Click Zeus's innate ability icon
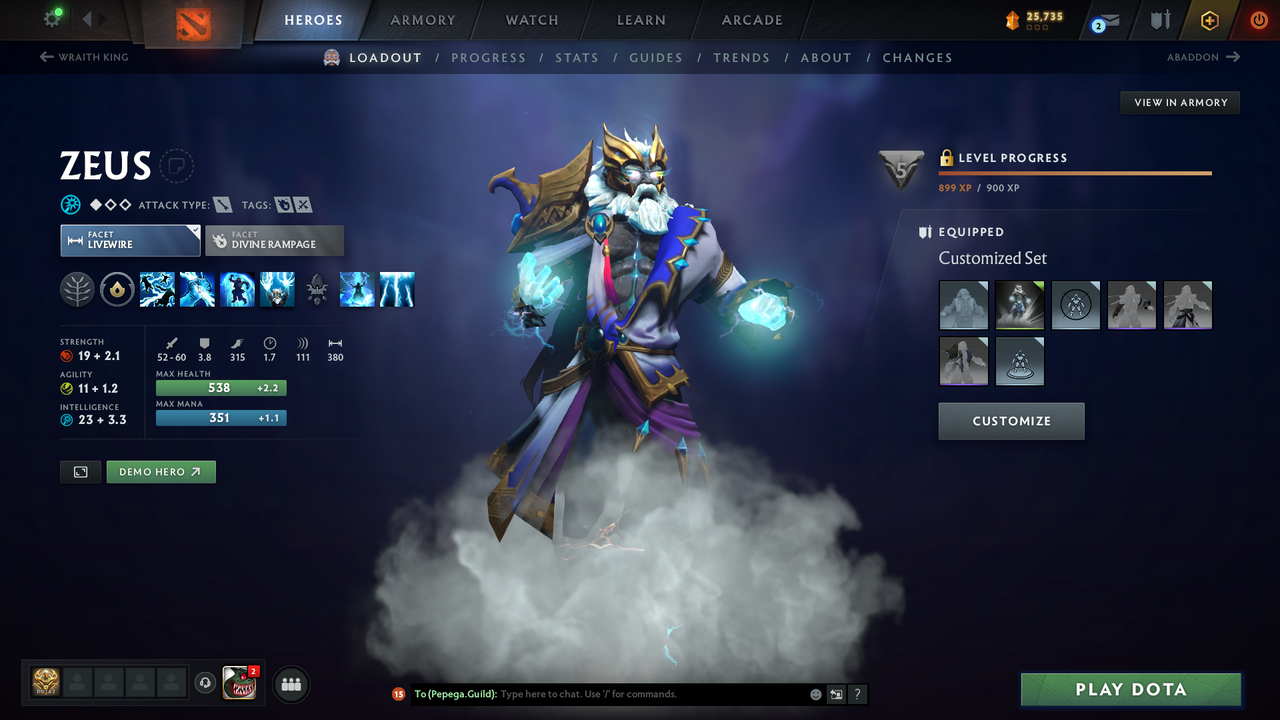The height and width of the screenshot is (720, 1280). pos(117,289)
